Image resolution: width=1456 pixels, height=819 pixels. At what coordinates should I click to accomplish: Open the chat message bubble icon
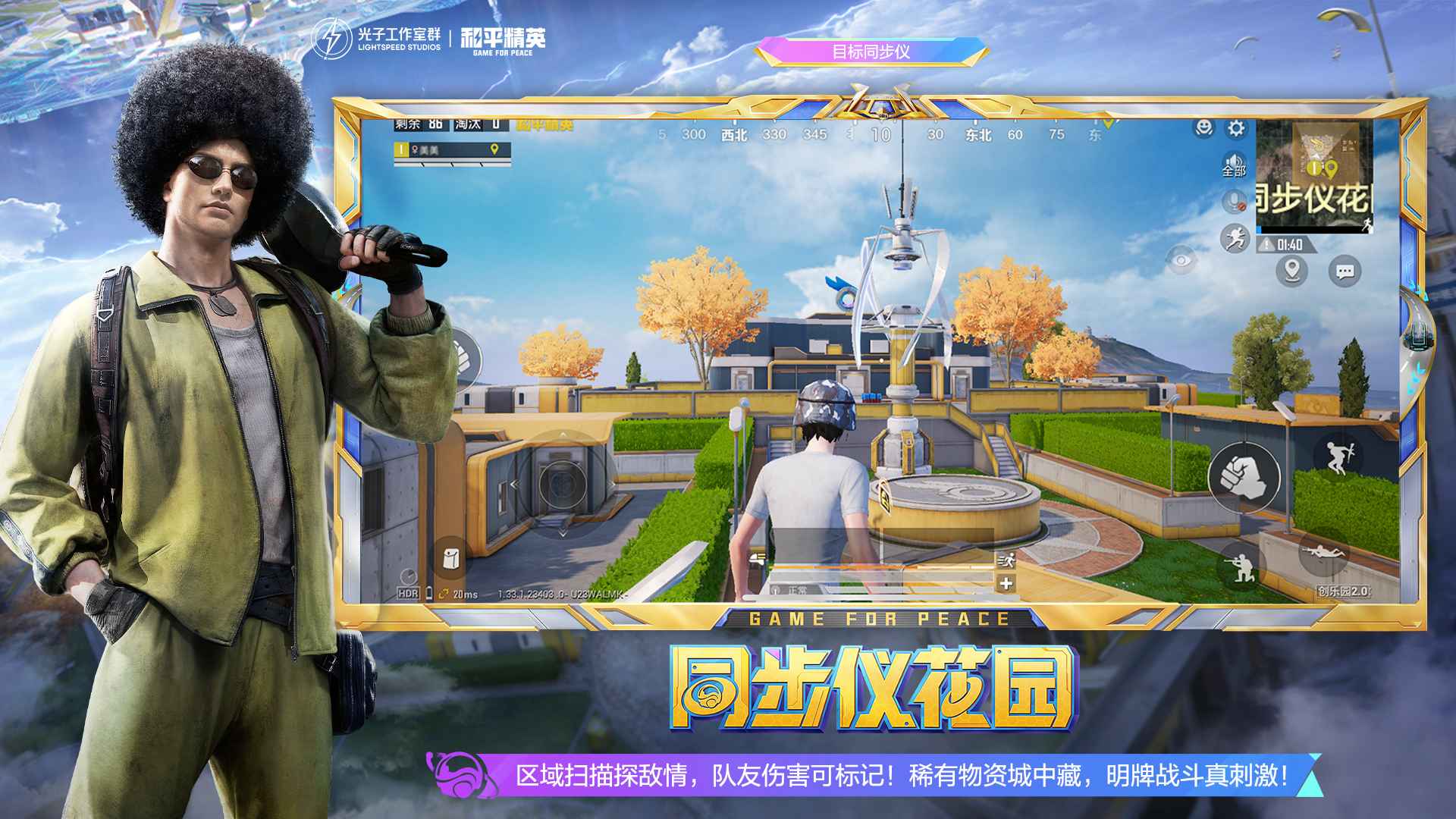pyautogui.click(x=1344, y=271)
